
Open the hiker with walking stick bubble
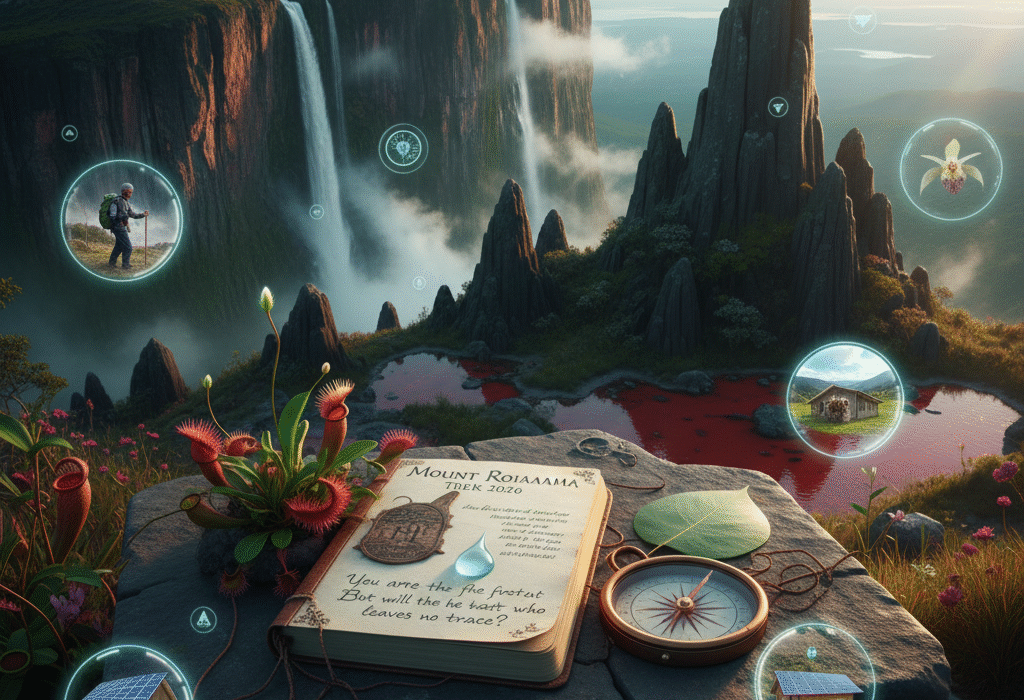(121, 220)
